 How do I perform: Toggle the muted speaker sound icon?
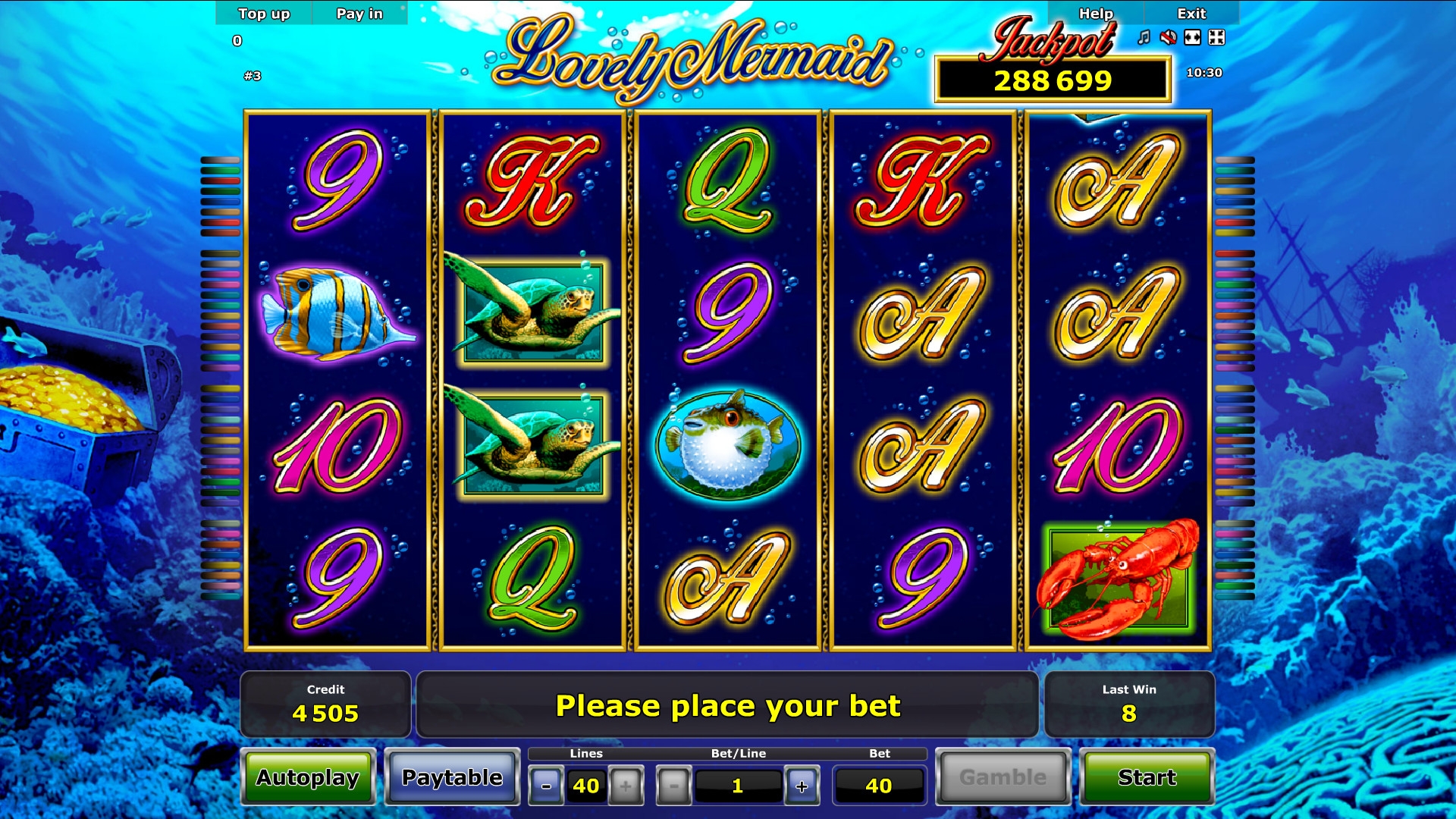click(x=1169, y=37)
